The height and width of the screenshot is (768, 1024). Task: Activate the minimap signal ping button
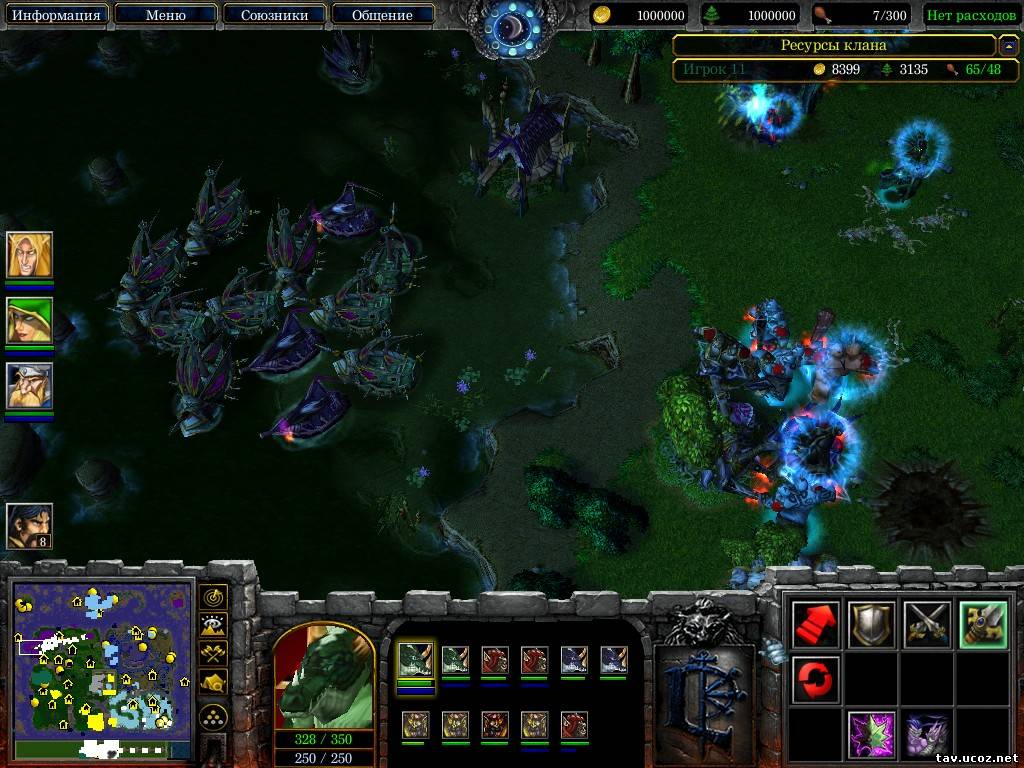coord(213,598)
